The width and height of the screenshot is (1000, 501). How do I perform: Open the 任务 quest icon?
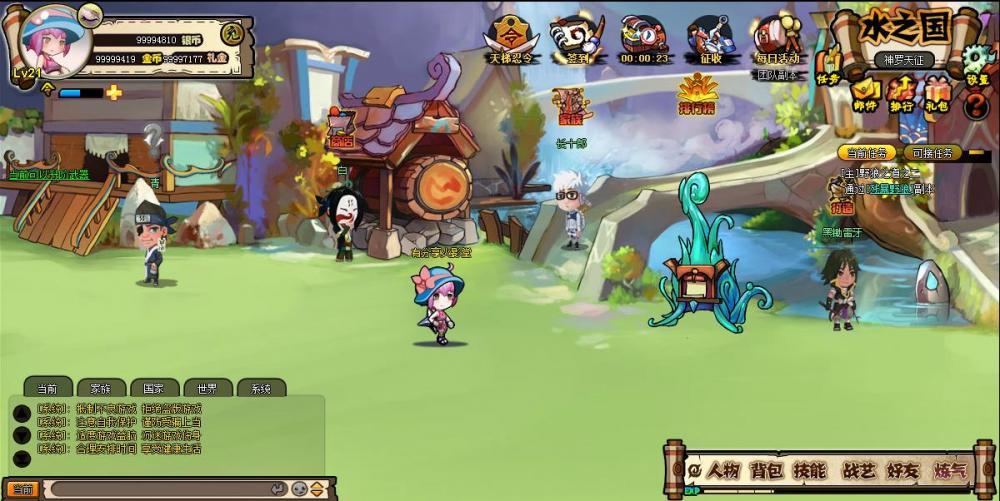point(828,68)
